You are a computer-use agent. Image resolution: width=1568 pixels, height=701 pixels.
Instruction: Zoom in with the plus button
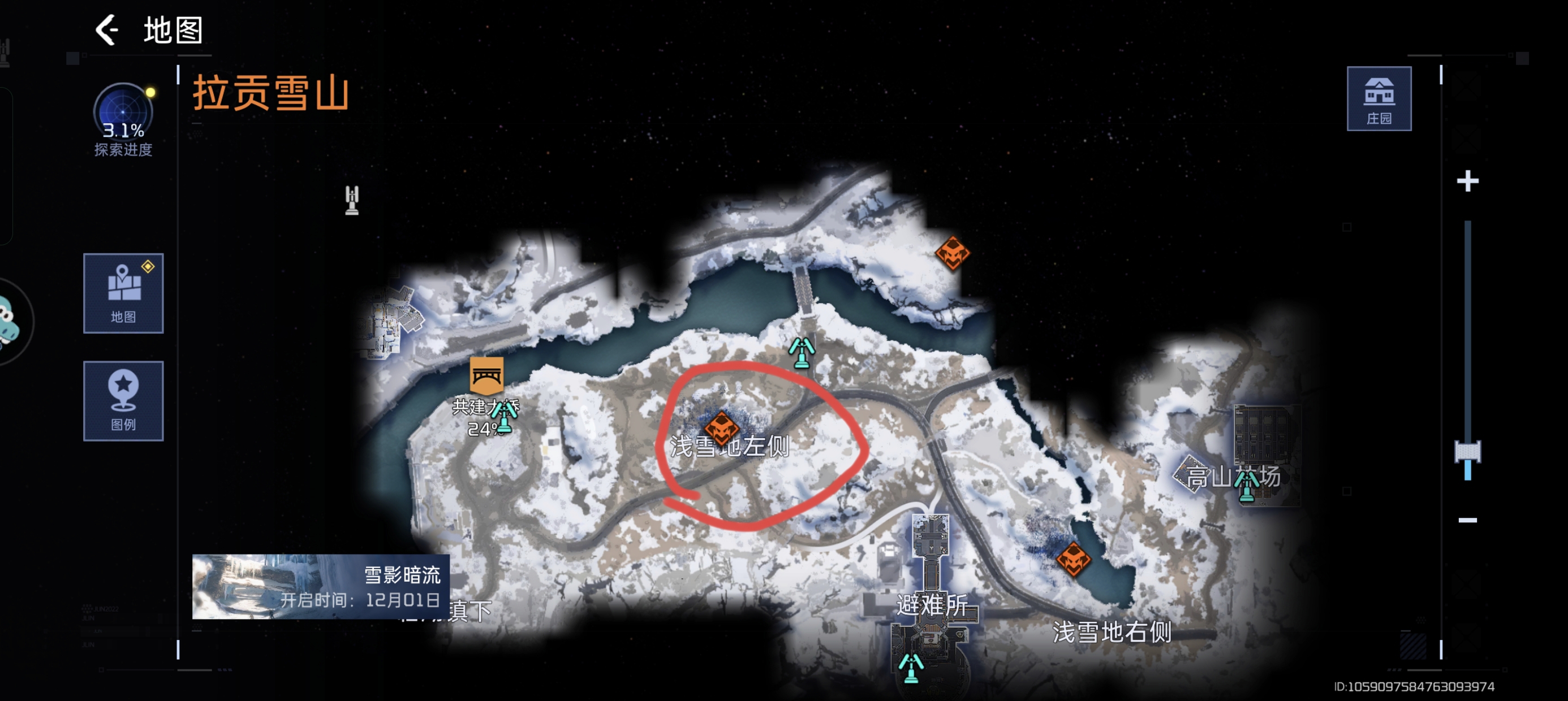pos(1467,181)
